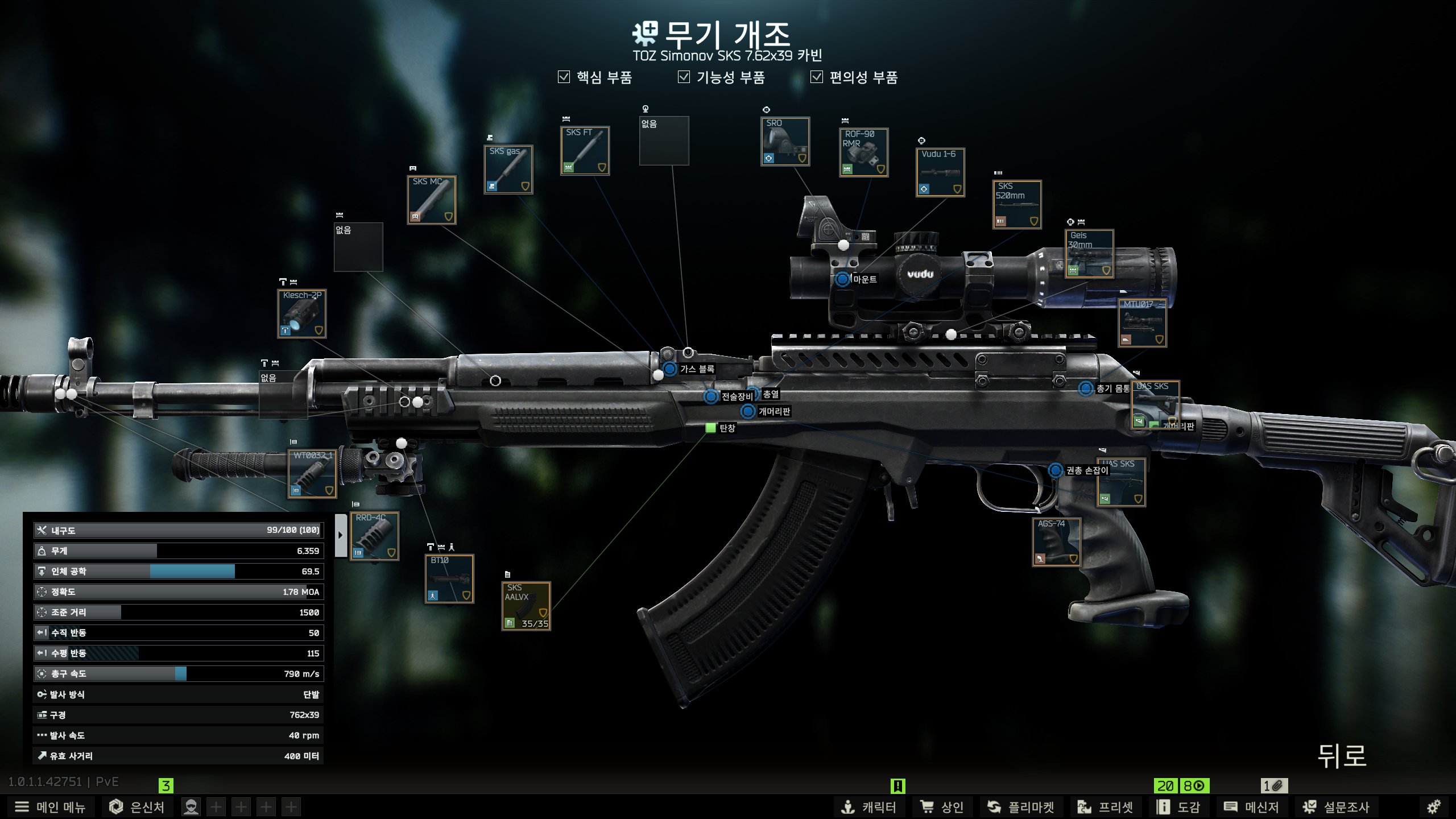Collapse the weapon stats panel arrow
The width and height of the screenshot is (1456, 819).
coord(341,535)
